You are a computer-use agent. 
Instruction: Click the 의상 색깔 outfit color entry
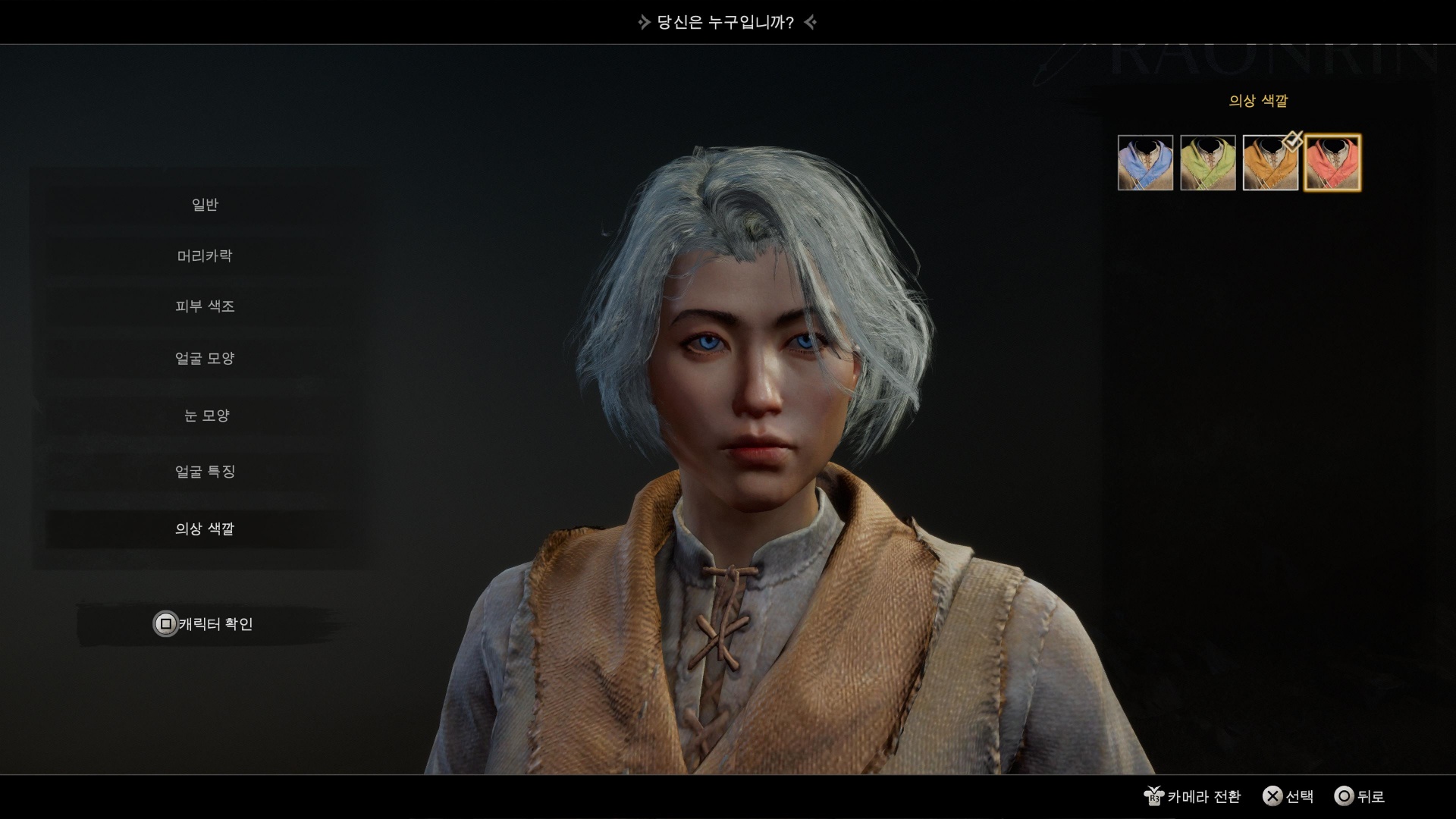205,529
